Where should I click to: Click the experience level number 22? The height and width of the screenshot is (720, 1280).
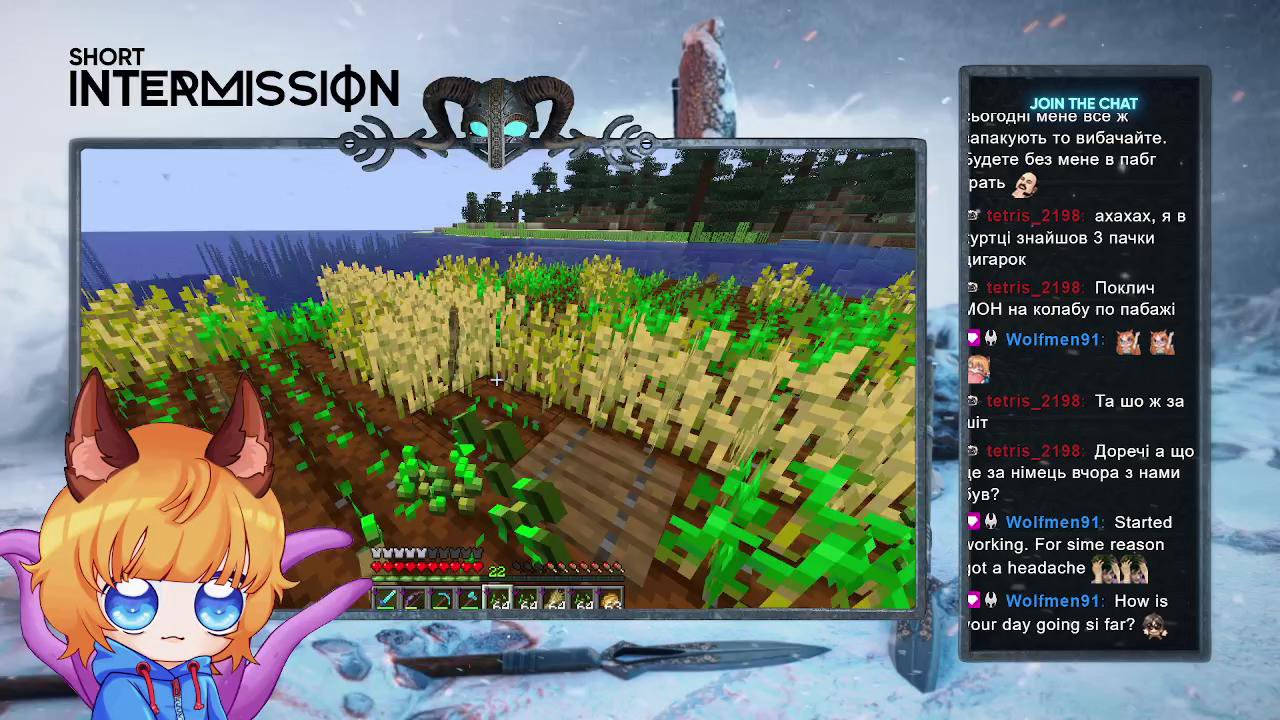pos(497,573)
